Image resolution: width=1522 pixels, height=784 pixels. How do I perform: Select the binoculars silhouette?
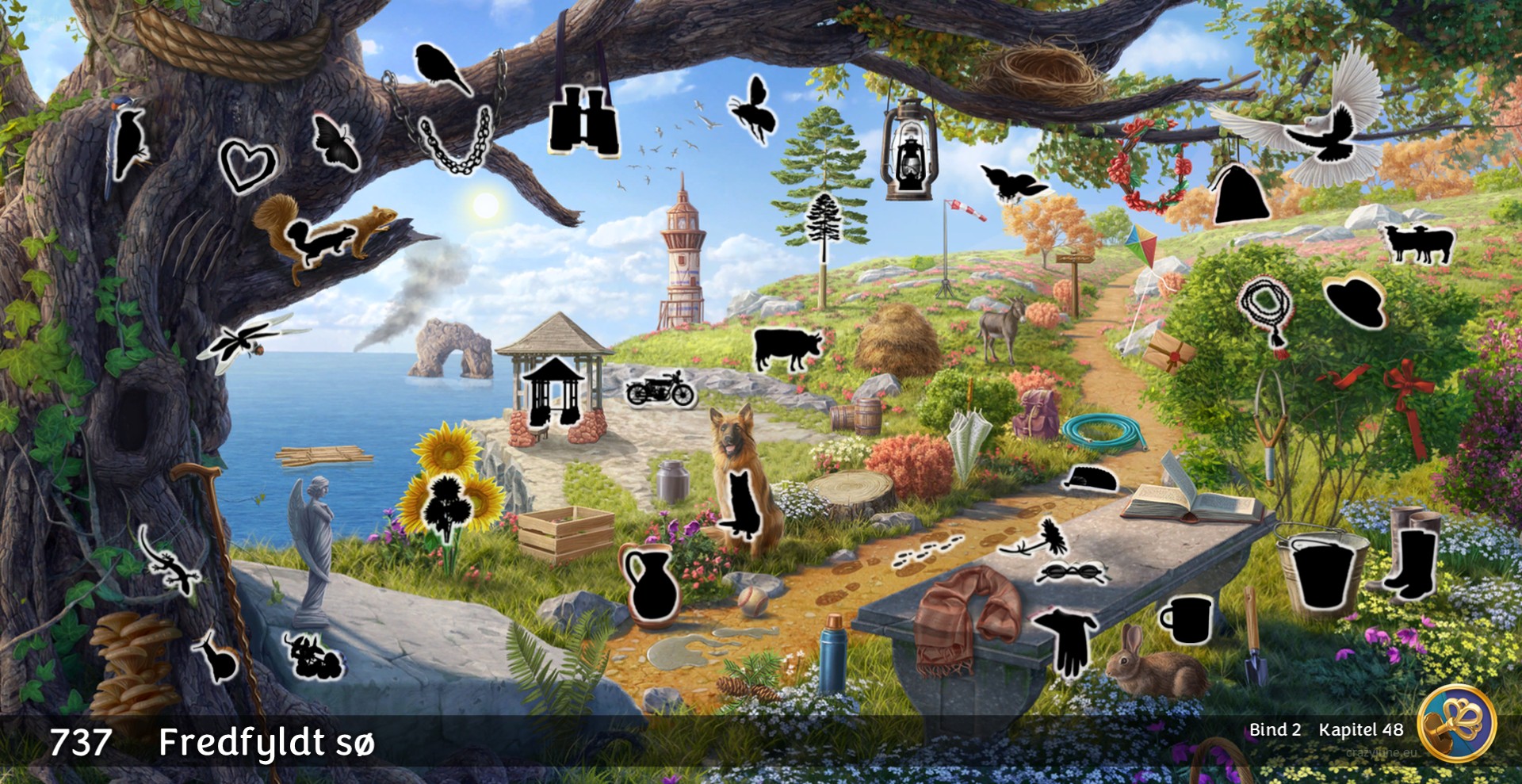coord(583,121)
